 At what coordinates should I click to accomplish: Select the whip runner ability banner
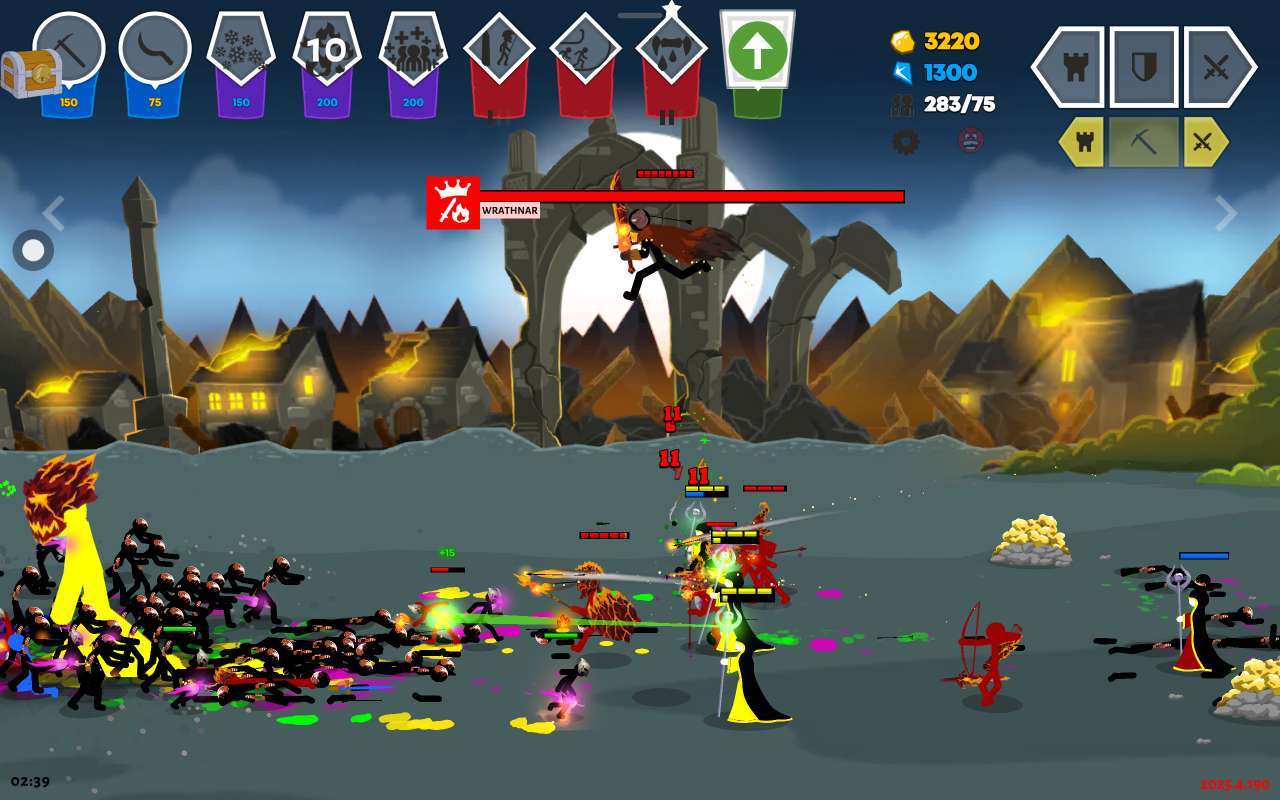(x=585, y=52)
